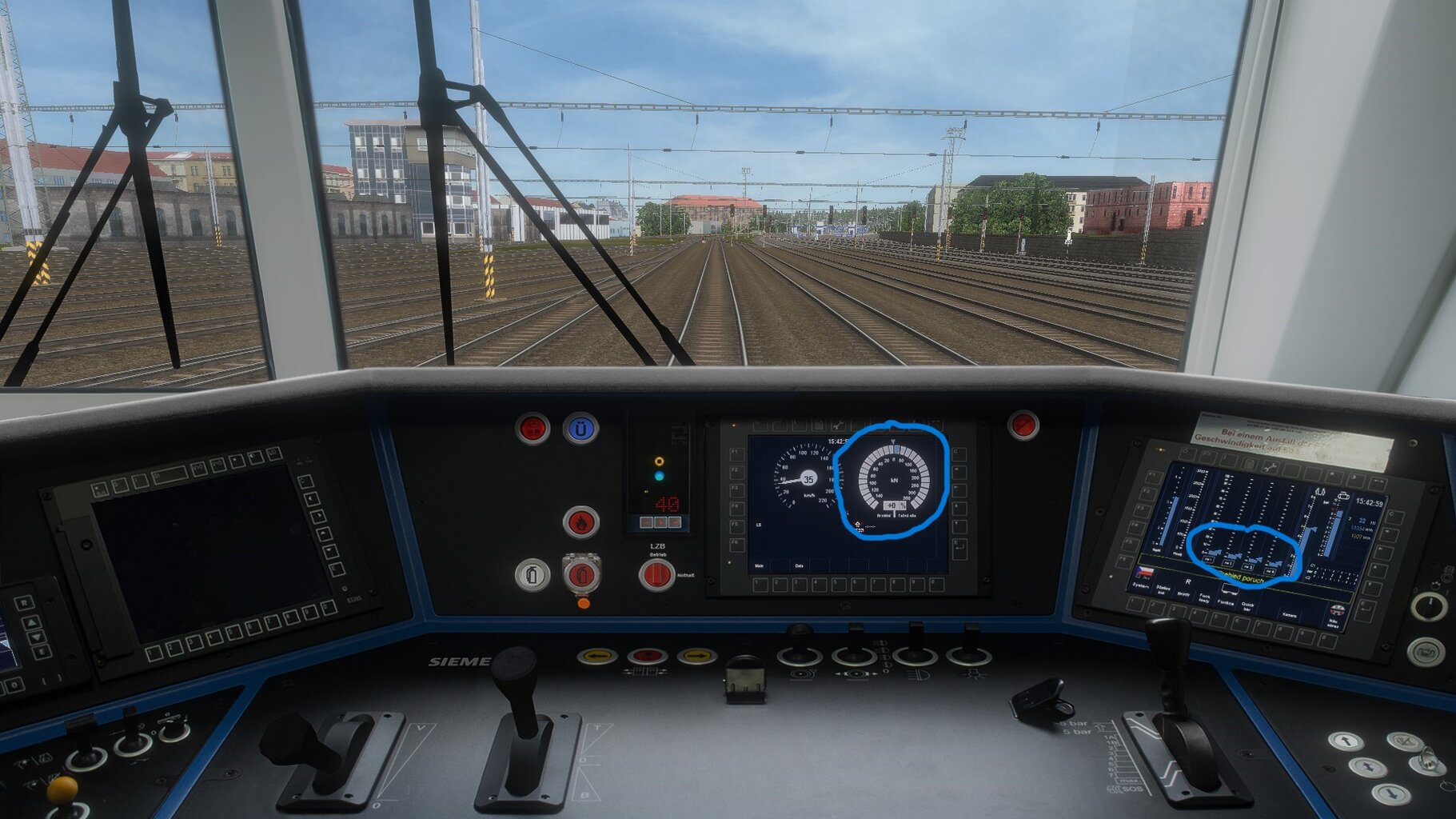This screenshot has width=1456, height=819.
Task: Select the Brzdy menu entry on right display
Action: pos(1185,595)
